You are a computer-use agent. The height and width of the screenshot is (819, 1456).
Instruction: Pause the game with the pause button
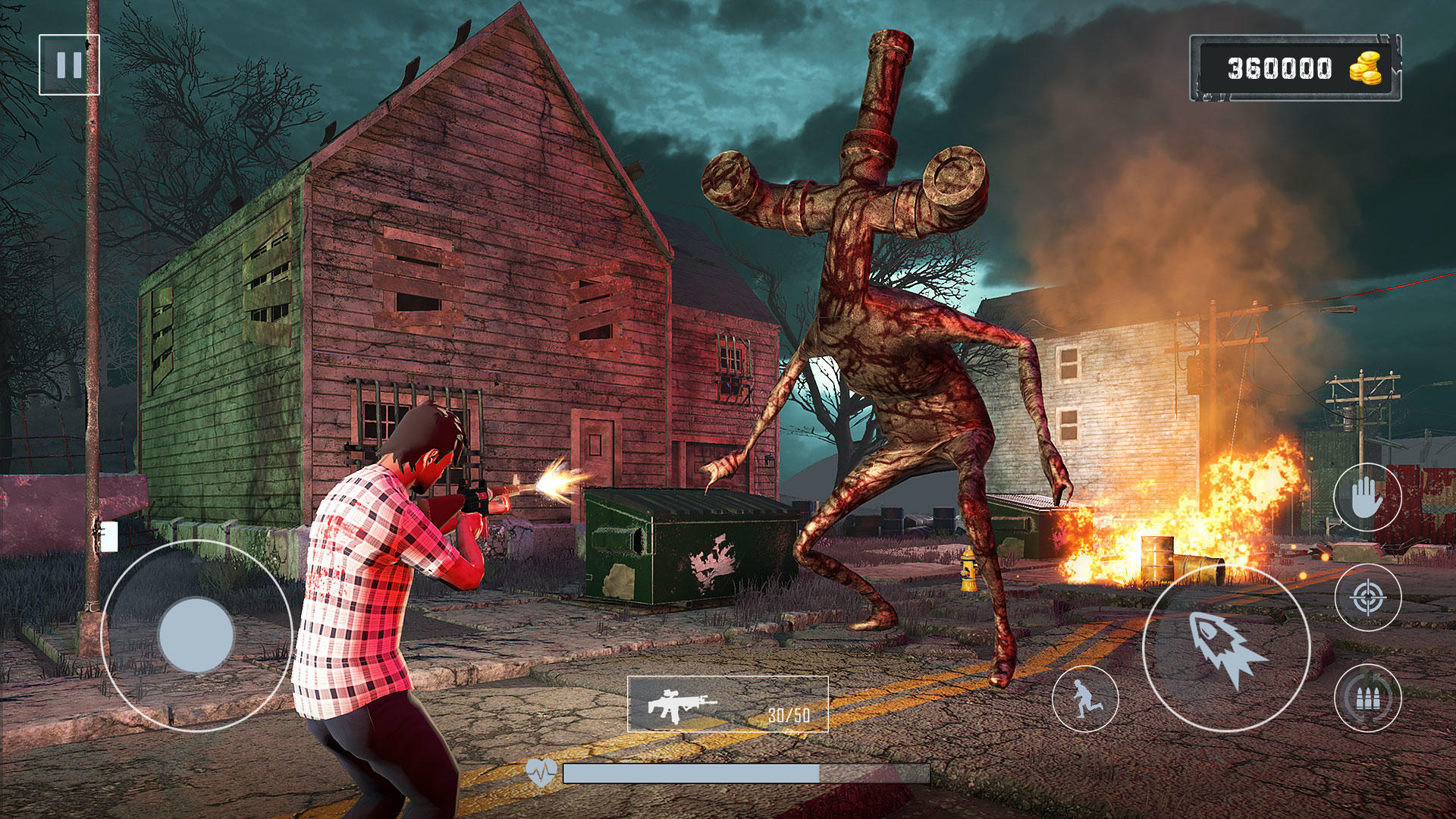[69, 64]
